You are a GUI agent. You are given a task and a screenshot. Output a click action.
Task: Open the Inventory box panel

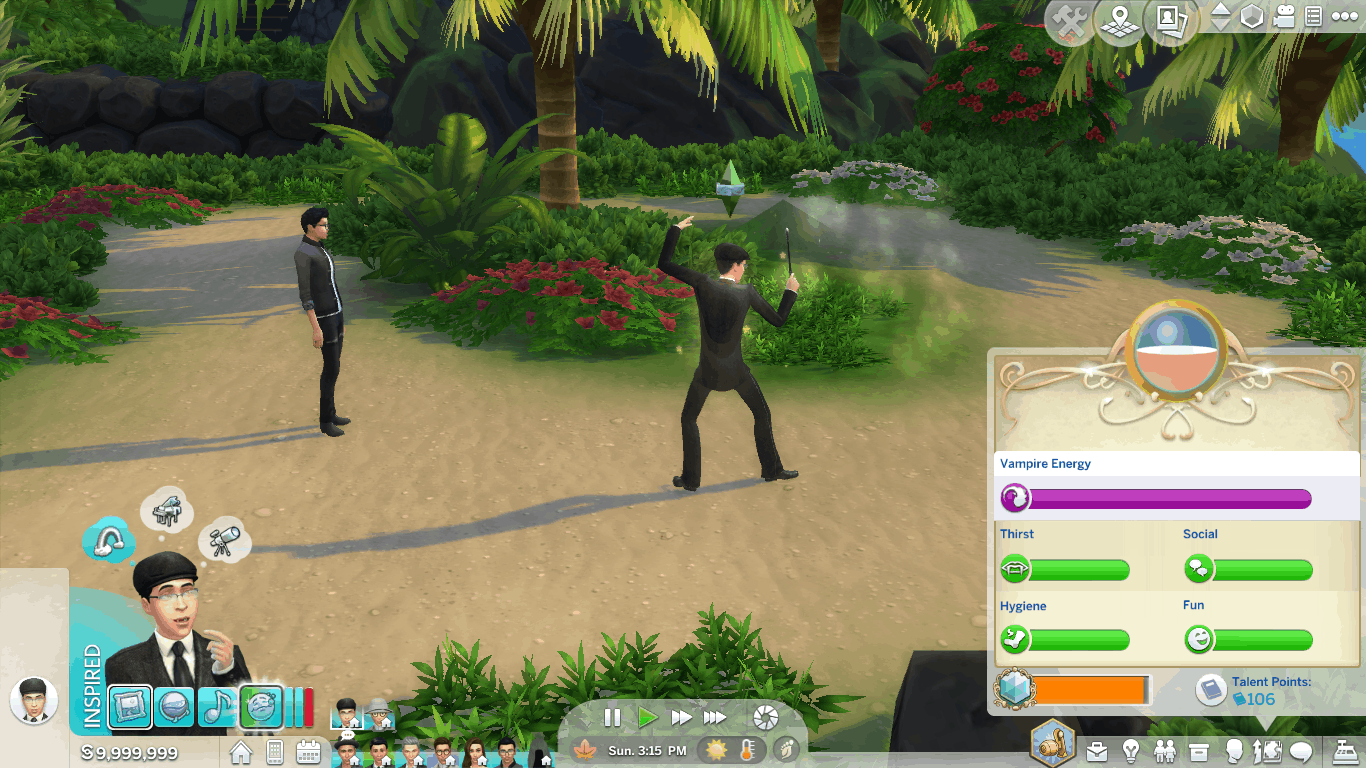(1199, 750)
